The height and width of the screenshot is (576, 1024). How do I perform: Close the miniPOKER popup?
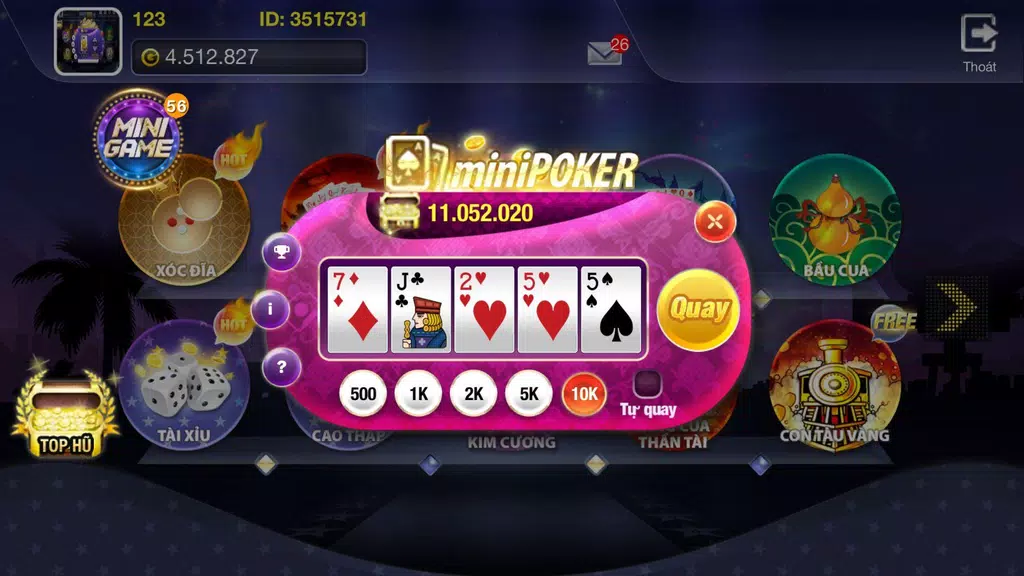click(714, 221)
